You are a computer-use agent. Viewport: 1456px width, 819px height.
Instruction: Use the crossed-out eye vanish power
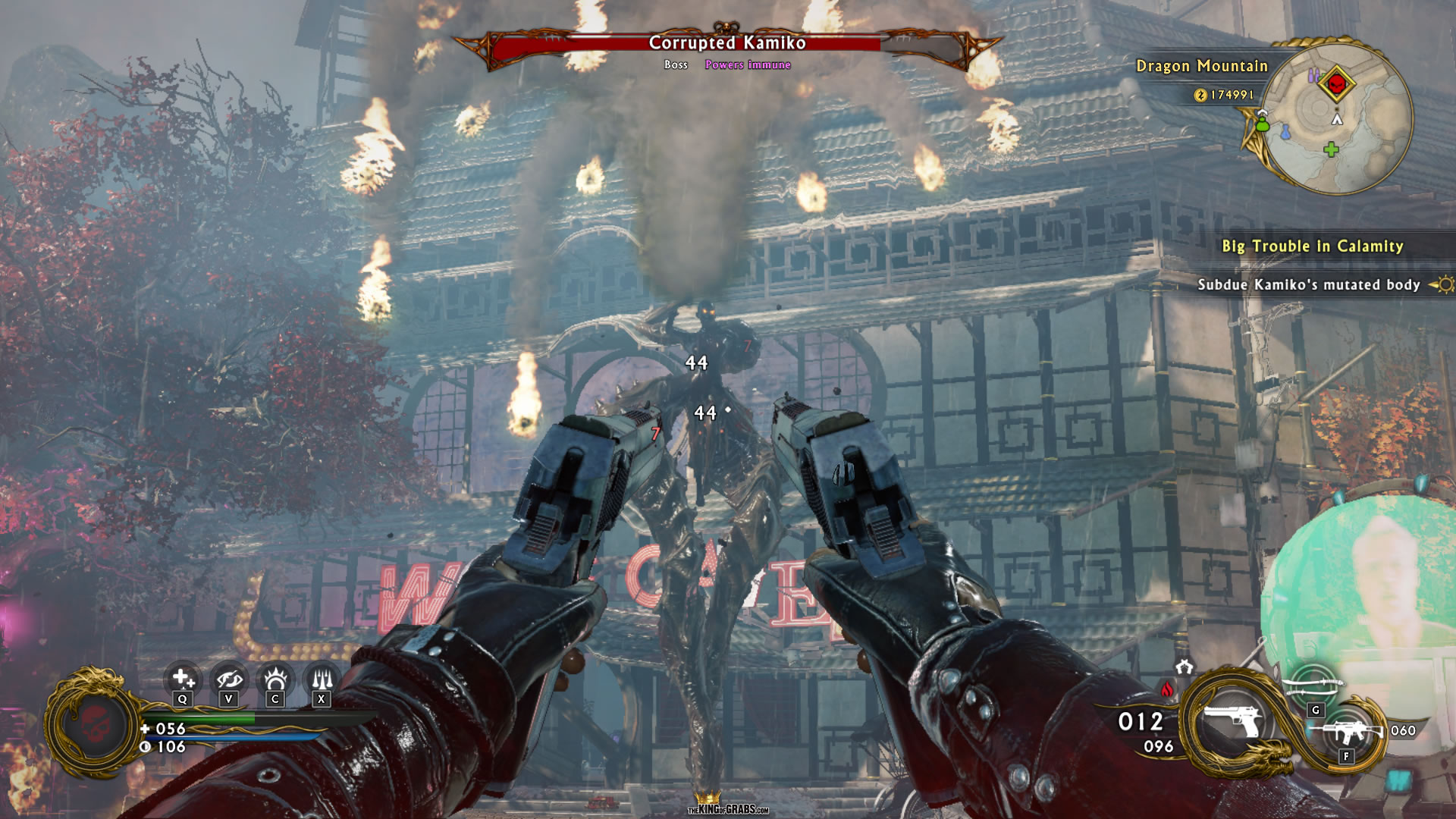(x=228, y=677)
